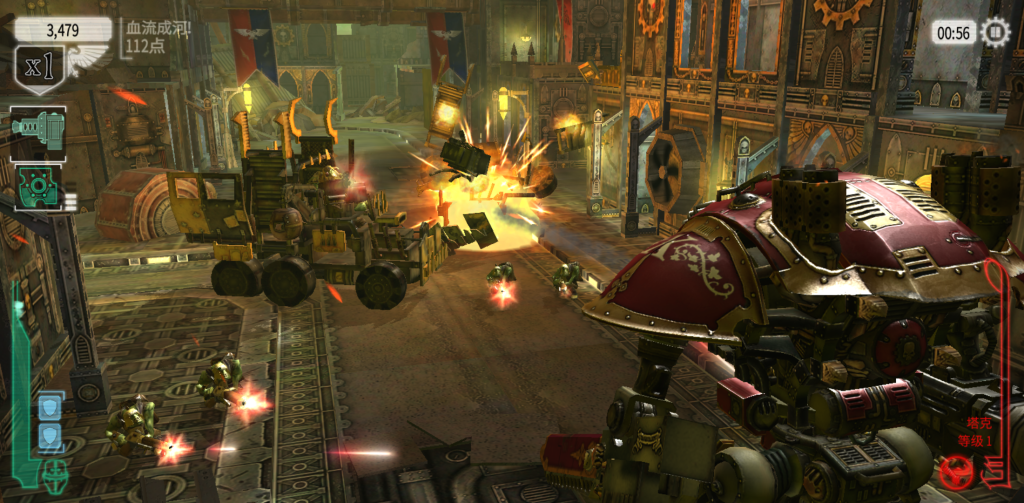Open the pause menu with the gear button
Viewport: 1024px width, 503px height.
(x=995, y=32)
